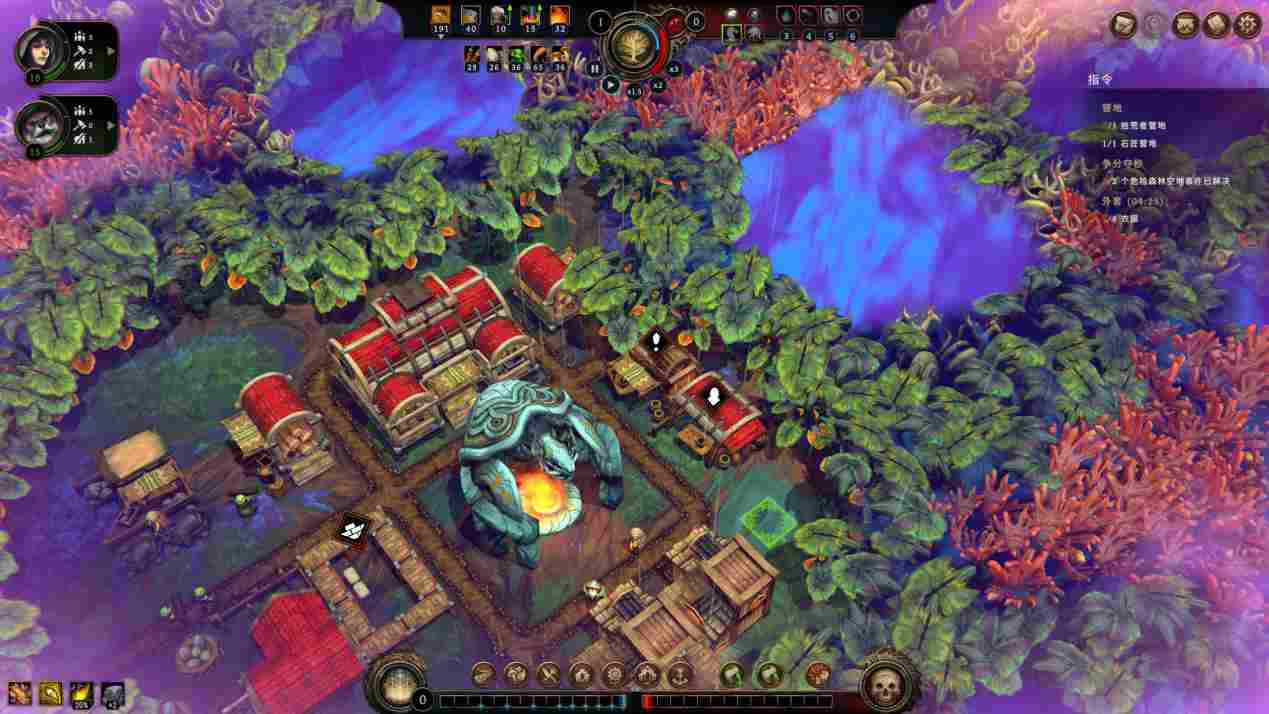Select the second villager species portrait
Viewport: 1269px width, 714px height.
pyautogui.click(x=34, y=126)
